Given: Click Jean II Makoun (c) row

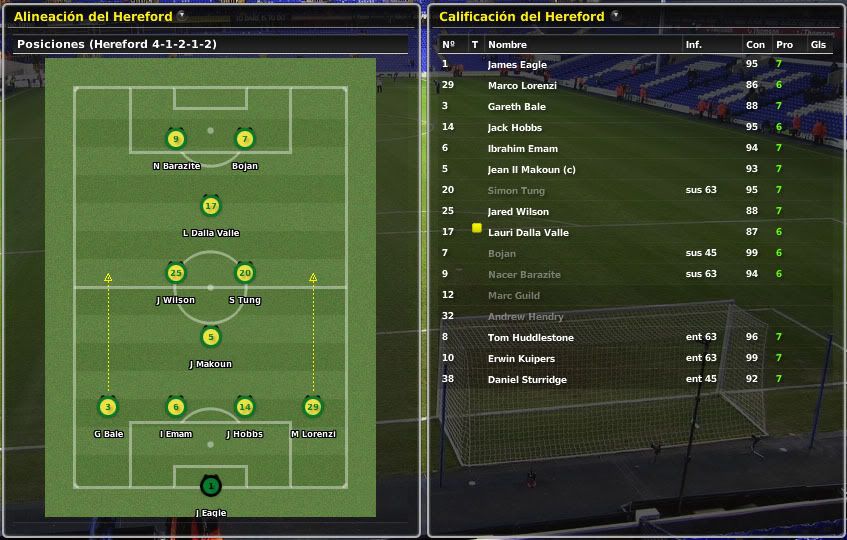Looking at the screenshot, I should click(531, 169).
